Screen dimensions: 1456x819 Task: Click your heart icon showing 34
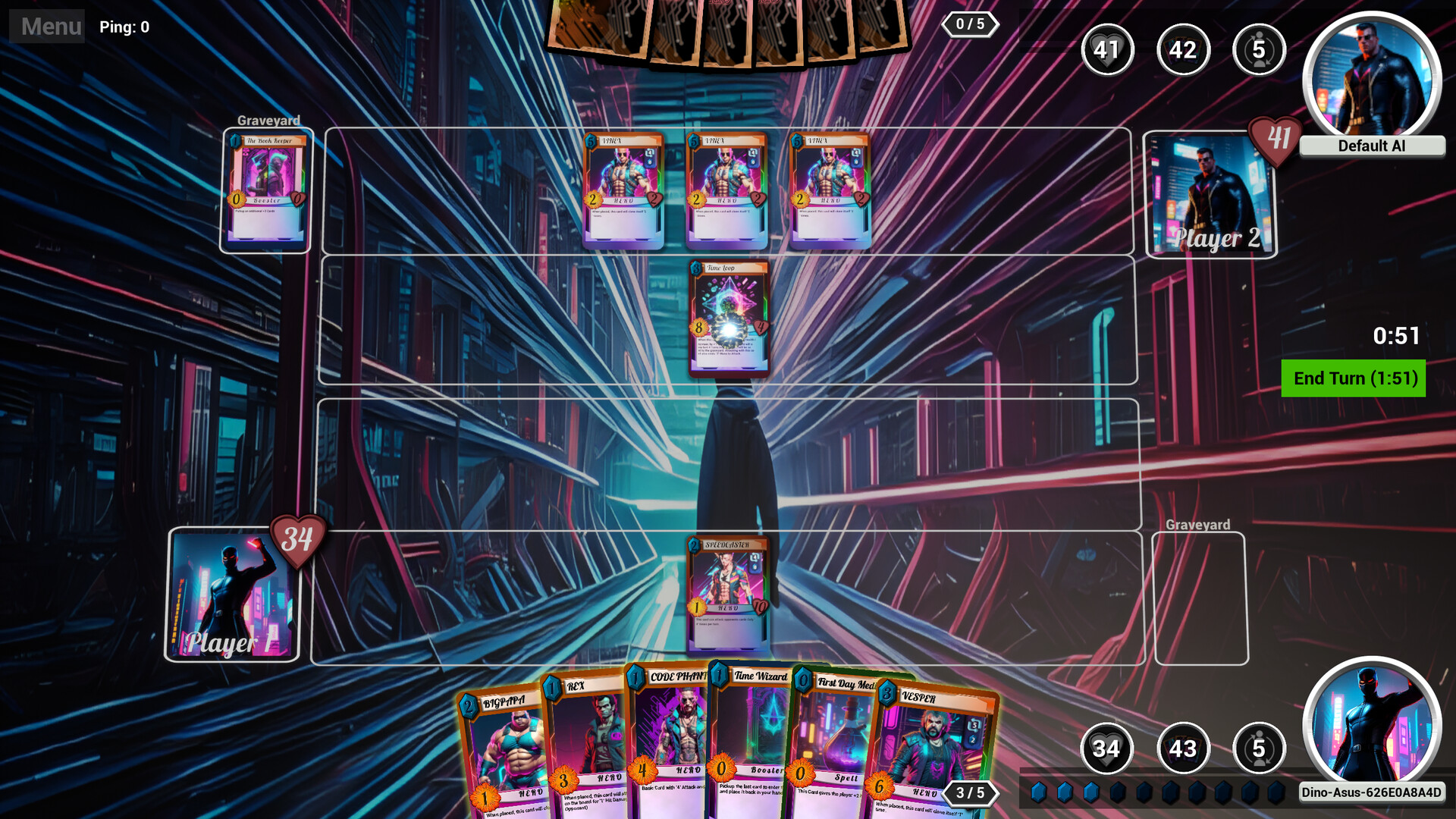coord(1107,748)
